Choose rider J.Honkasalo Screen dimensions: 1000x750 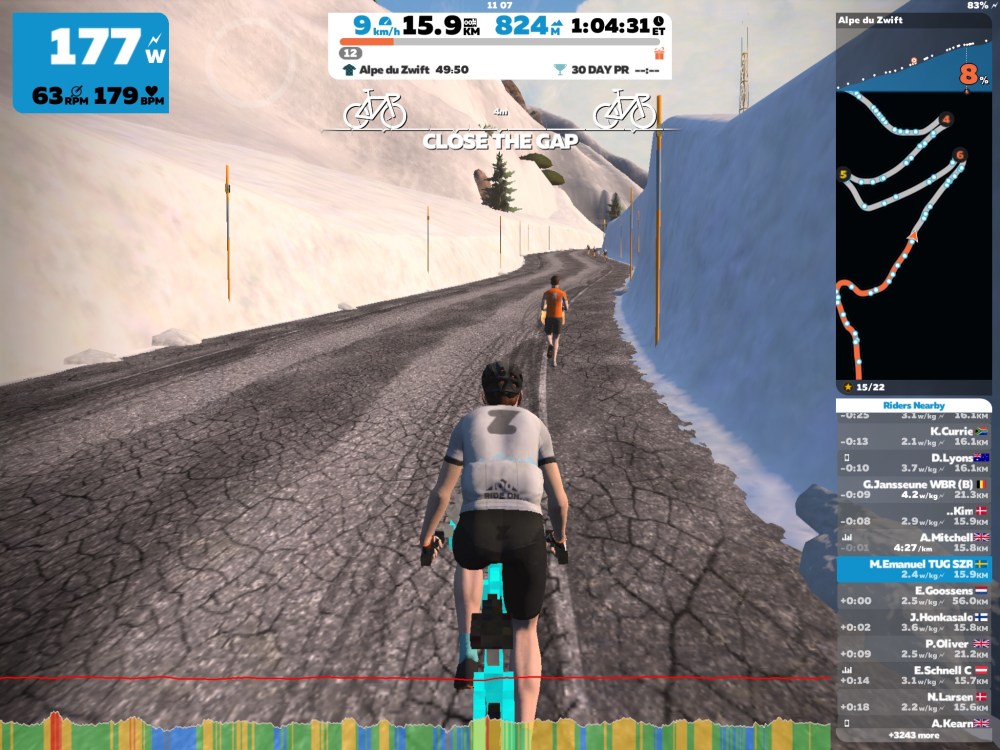pos(913,622)
